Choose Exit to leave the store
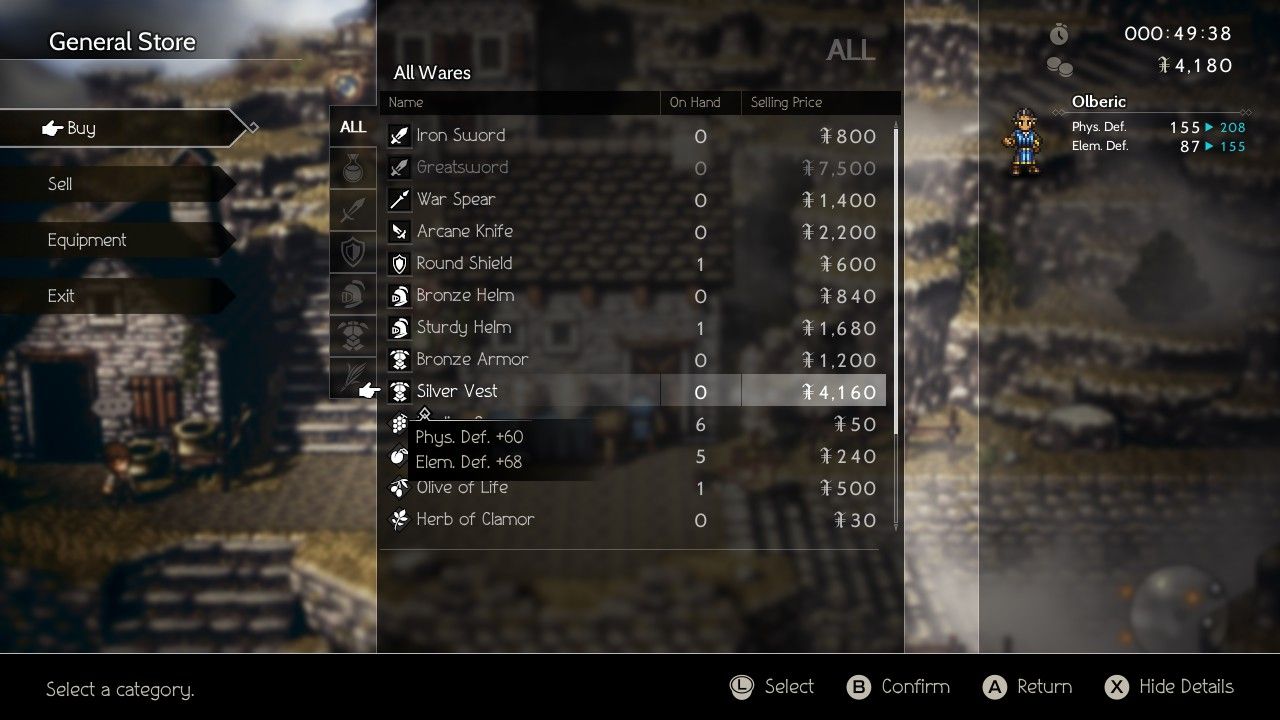This screenshot has height=720, width=1280. click(x=110, y=296)
